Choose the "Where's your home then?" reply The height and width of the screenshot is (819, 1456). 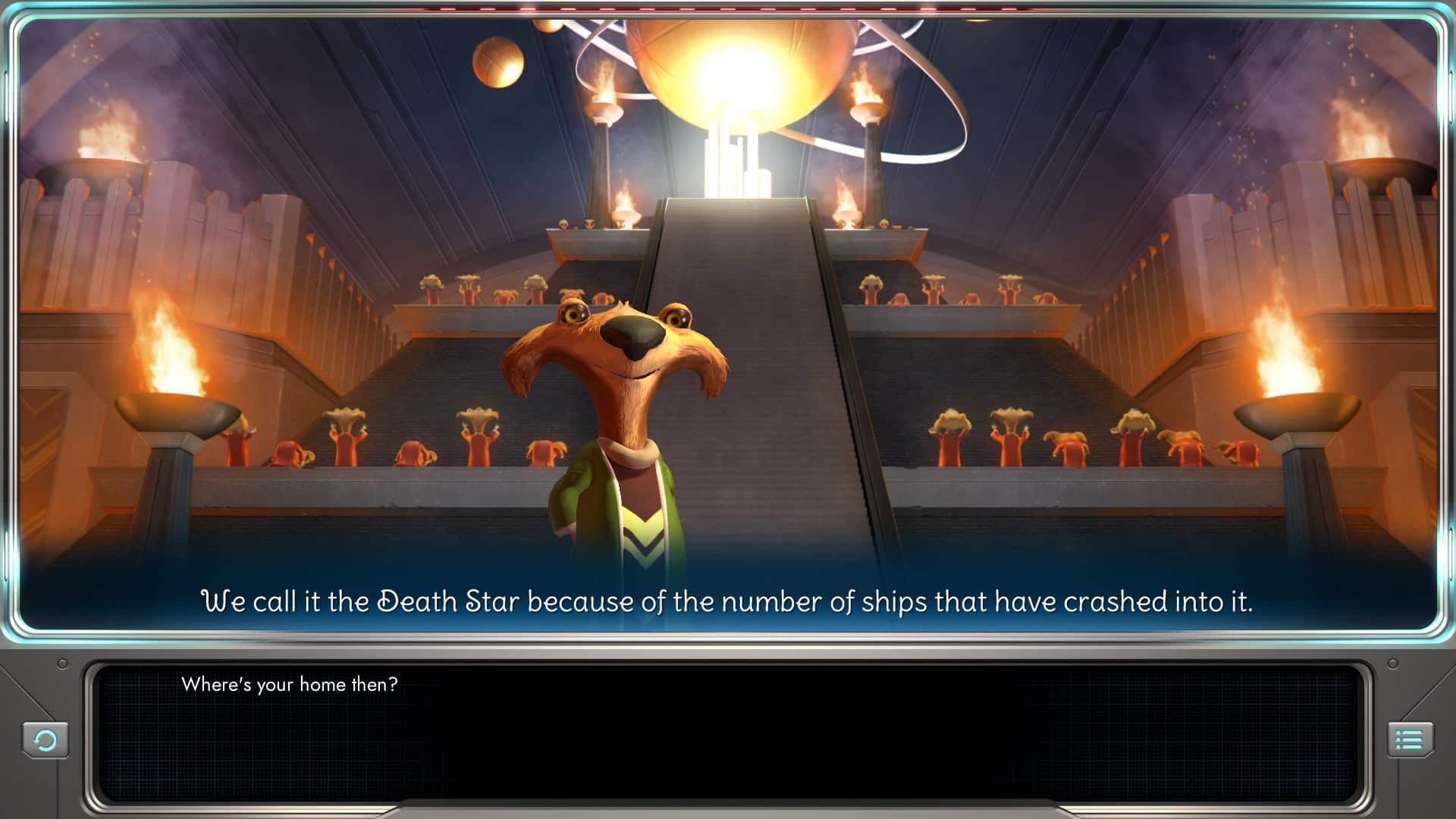[289, 685]
